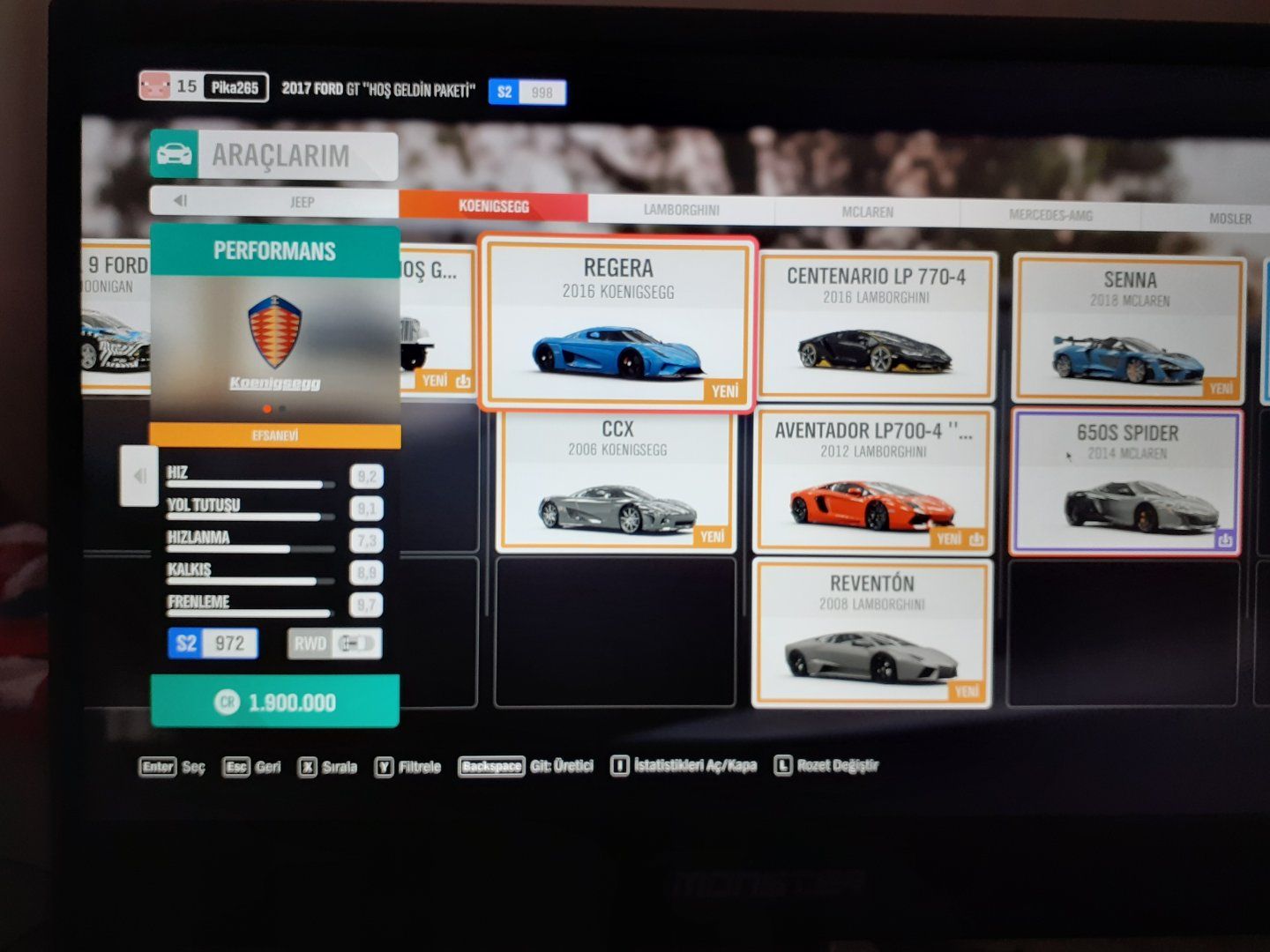Image resolution: width=1270 pixels, height=952 pixels.
Task: Switch to the Lamborghini tab
Action: (x=681, y=210)
